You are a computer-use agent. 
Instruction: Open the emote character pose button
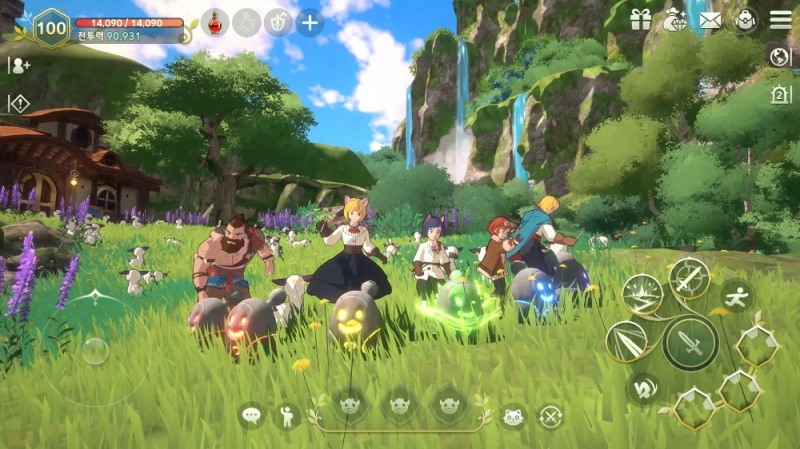[287, 415]
